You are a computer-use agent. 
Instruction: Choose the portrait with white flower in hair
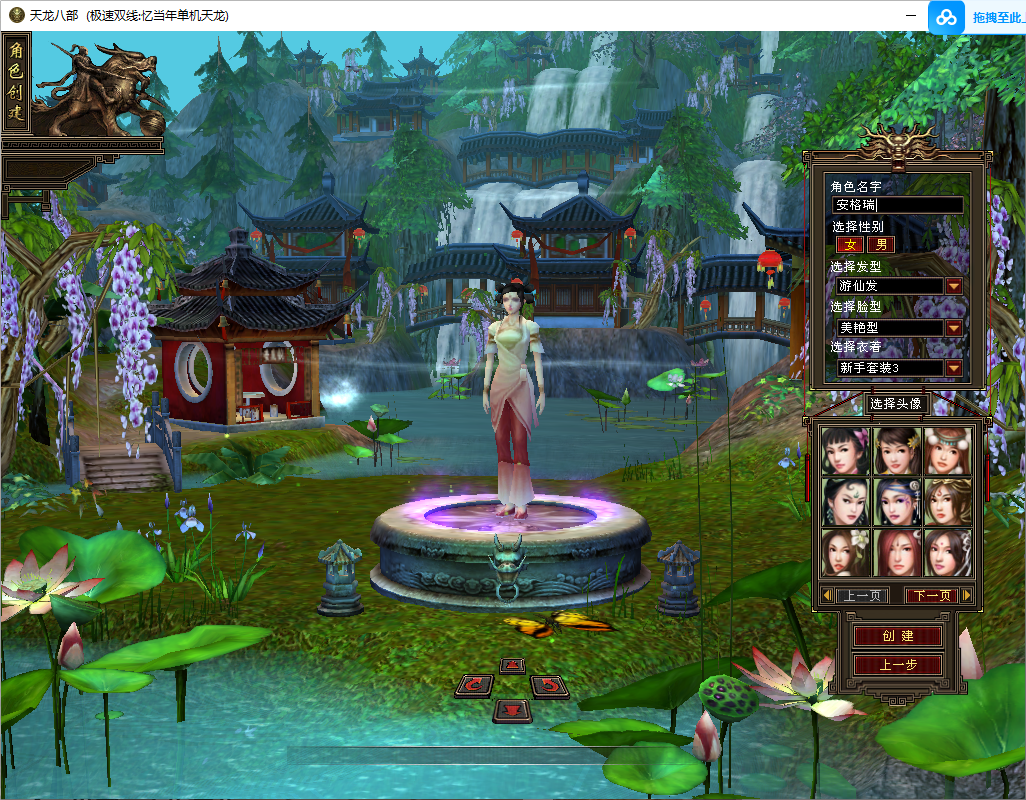tap(845, 552)
